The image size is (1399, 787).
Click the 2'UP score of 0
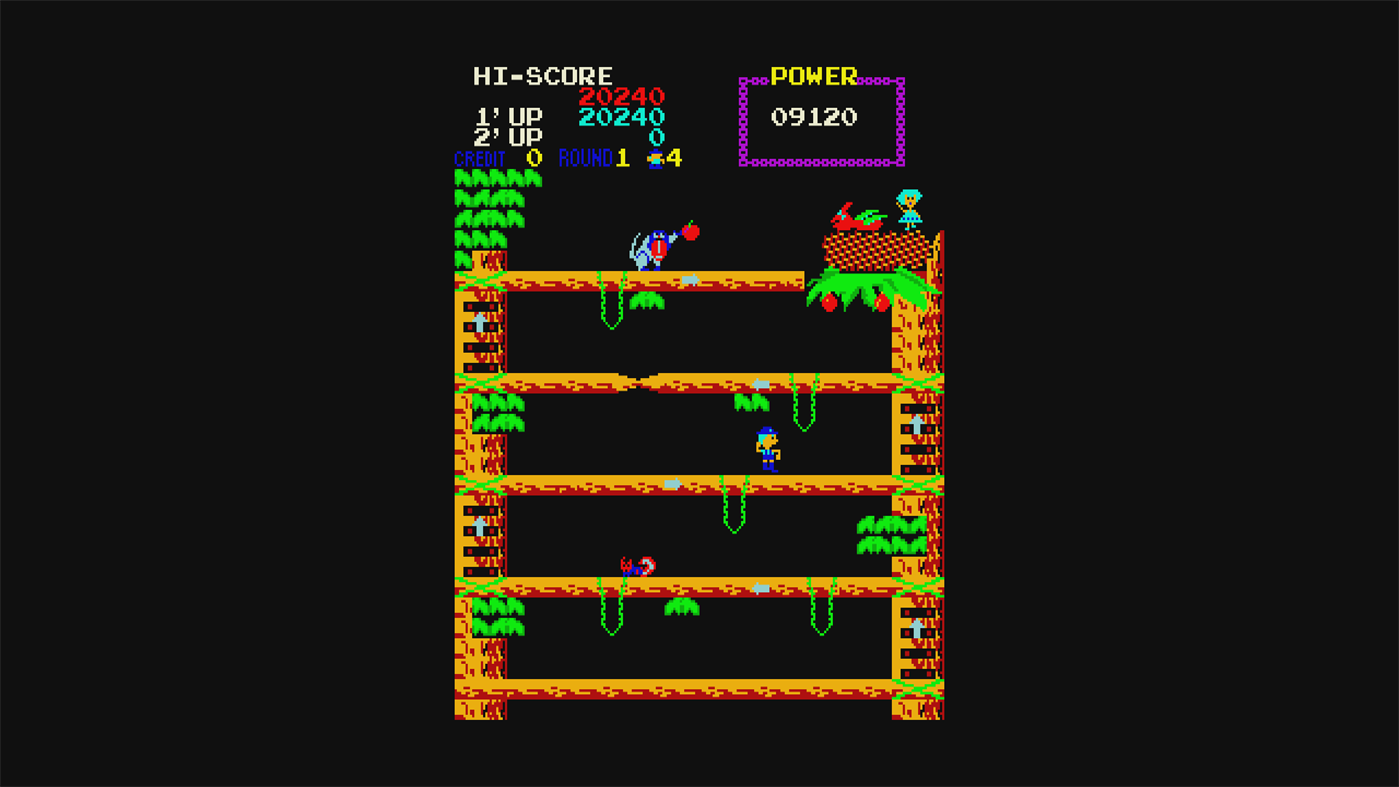656,136
